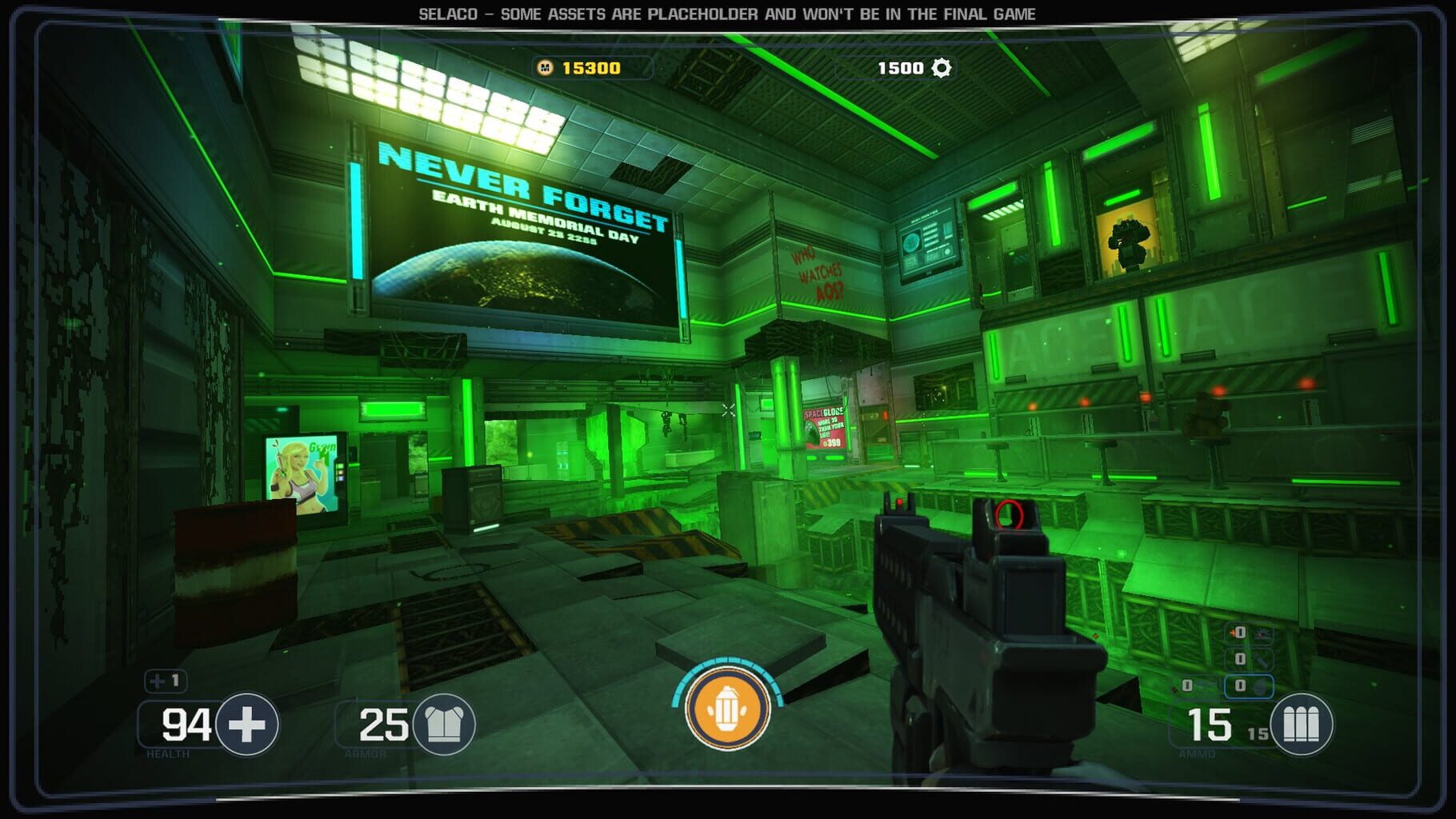Select the M coin currency icon
The image size is (1456, 819).
[545, 69]
